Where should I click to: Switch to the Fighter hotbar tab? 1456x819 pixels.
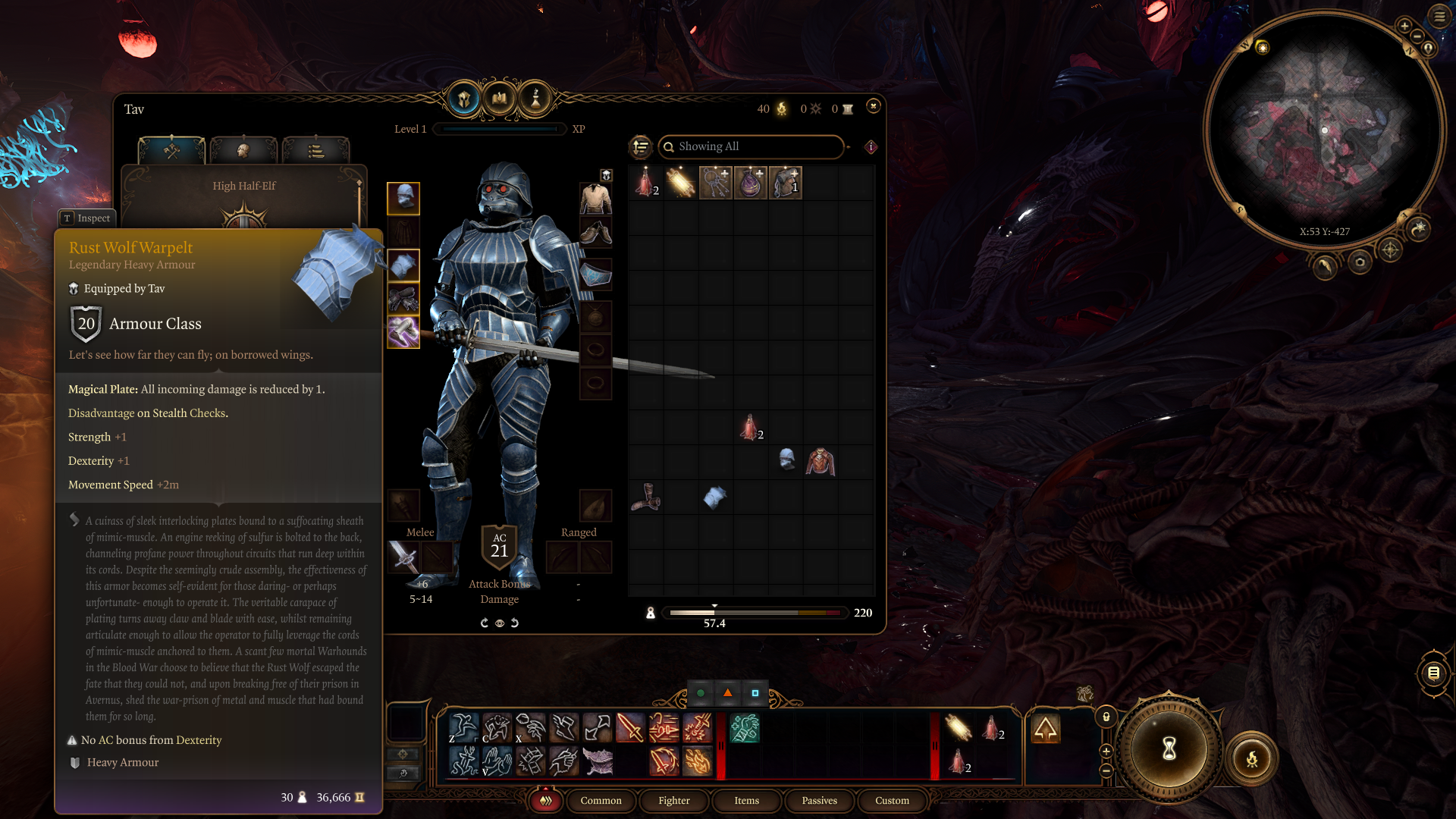point(673,800)
